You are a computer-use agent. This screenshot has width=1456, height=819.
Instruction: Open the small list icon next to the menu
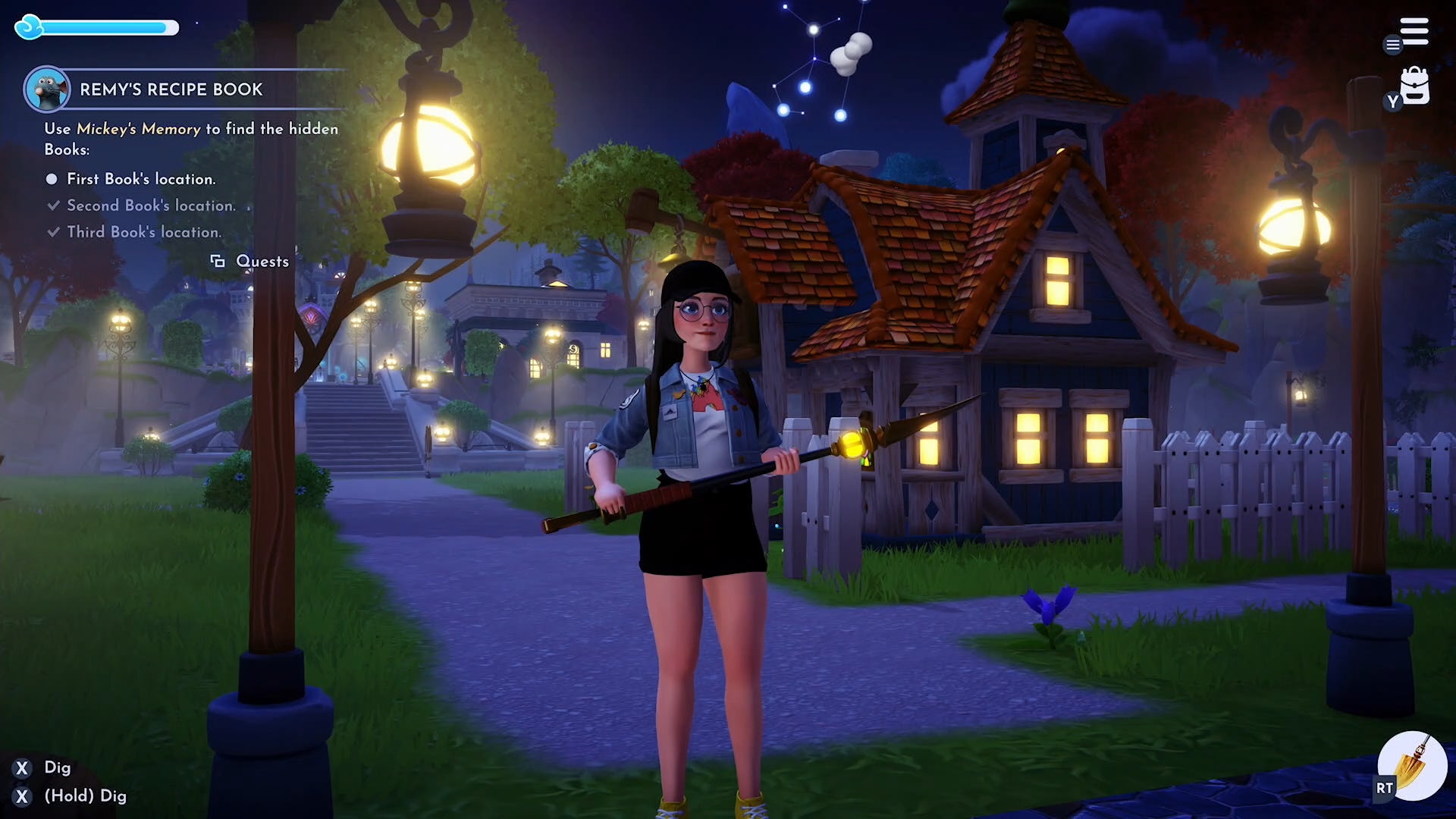tap(1392, 45)
